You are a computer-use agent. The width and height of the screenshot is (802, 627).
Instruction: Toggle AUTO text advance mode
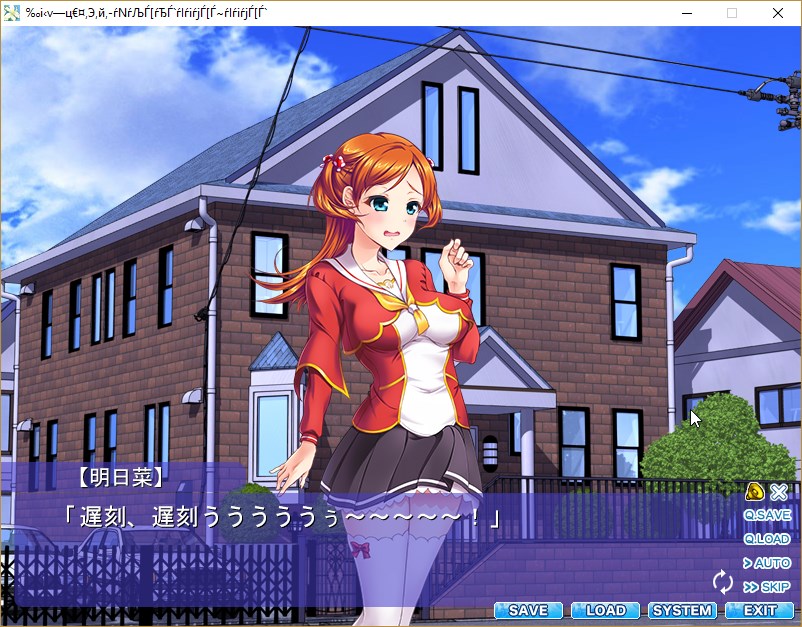click(x=767, y=563)
